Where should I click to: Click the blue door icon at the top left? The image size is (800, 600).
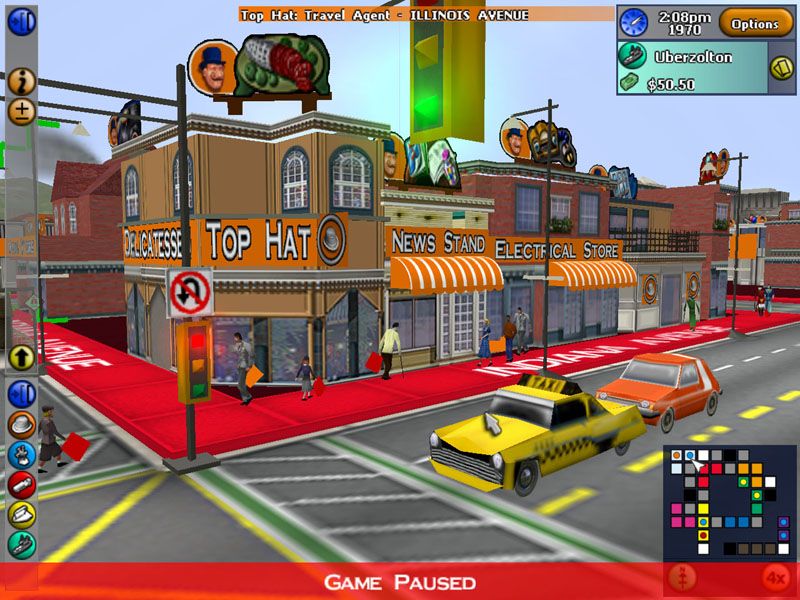22,21
